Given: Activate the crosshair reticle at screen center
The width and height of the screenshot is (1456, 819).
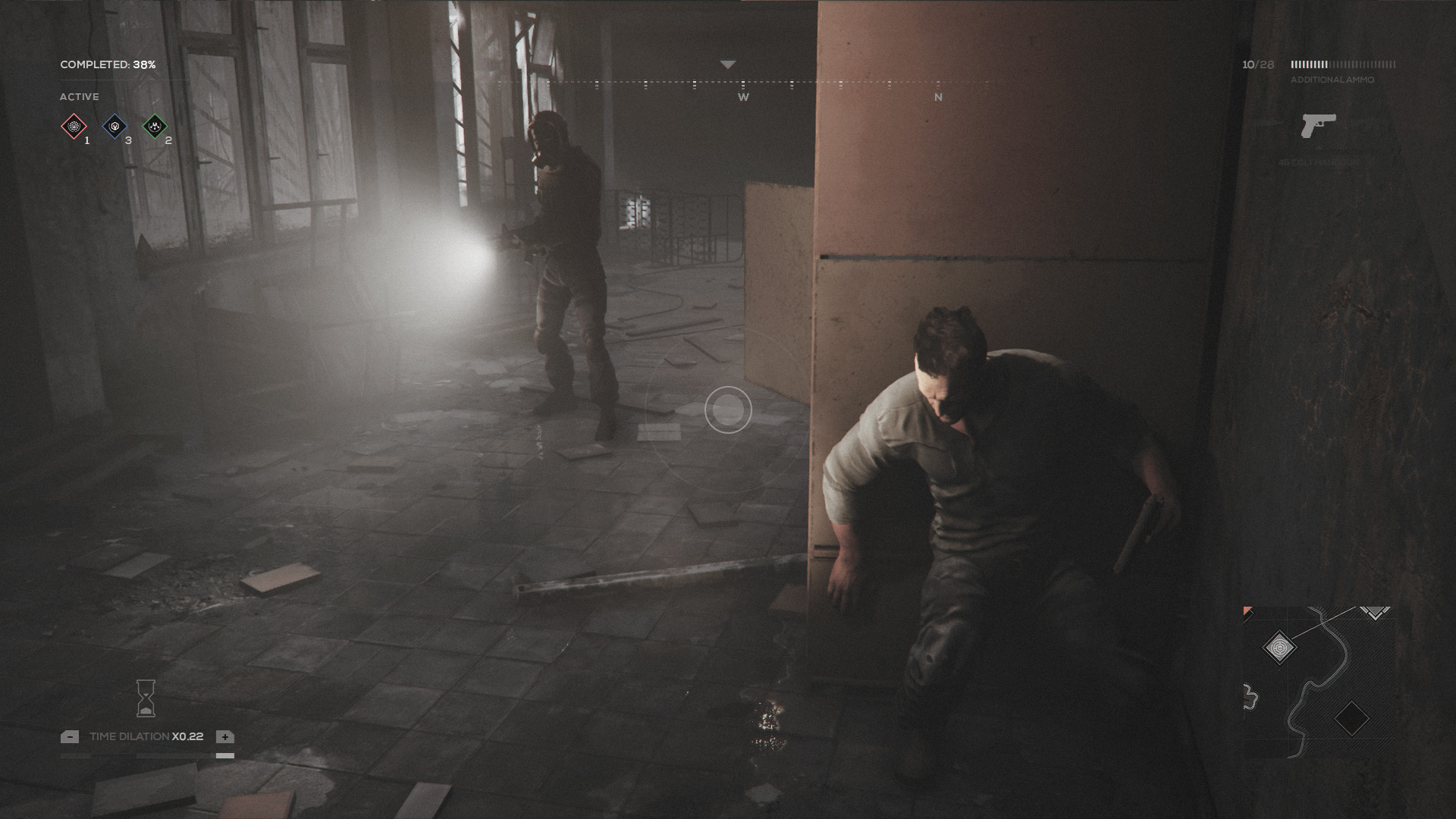Looking at the screenshot, I should (x=729, y=410).
